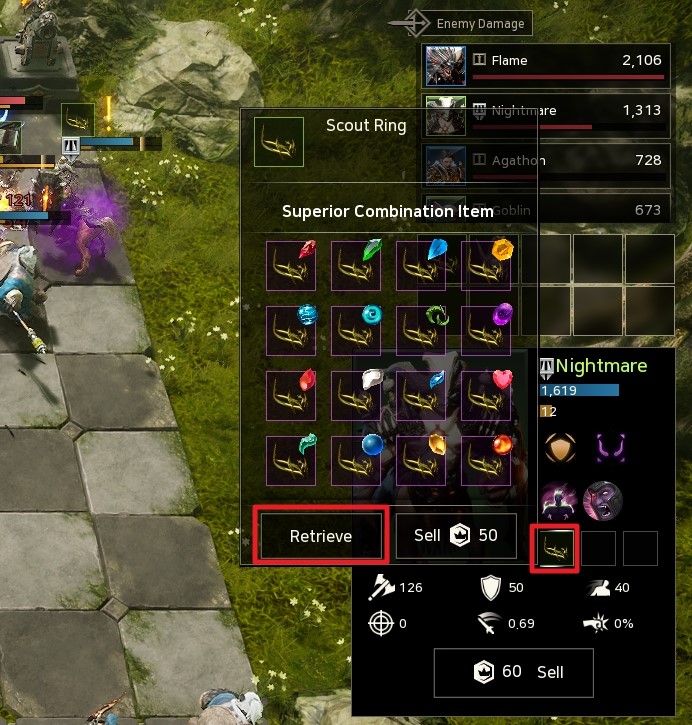Inspect Nightmare's bronze shield trait icon

tap(560, 447)
